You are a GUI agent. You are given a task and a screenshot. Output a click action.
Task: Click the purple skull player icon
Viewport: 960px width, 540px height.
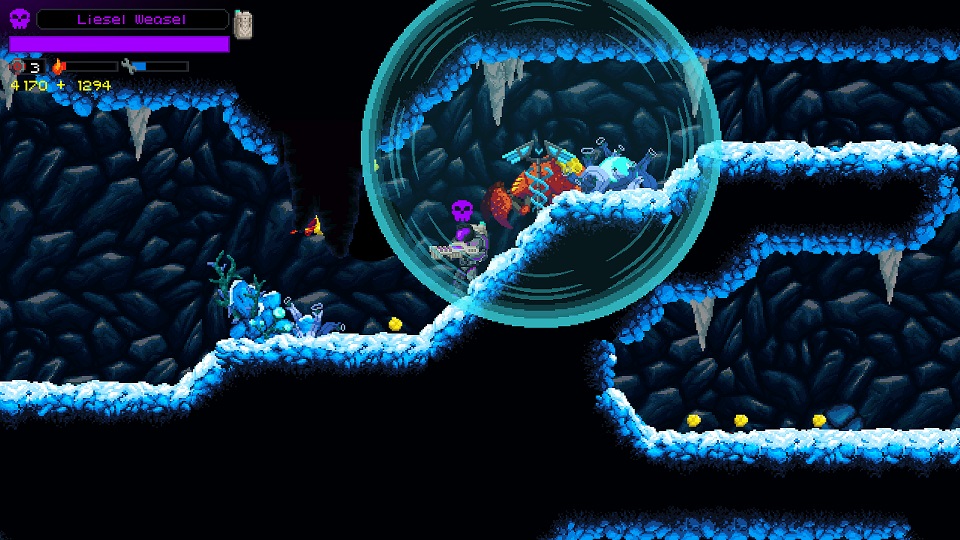[20, 19]
